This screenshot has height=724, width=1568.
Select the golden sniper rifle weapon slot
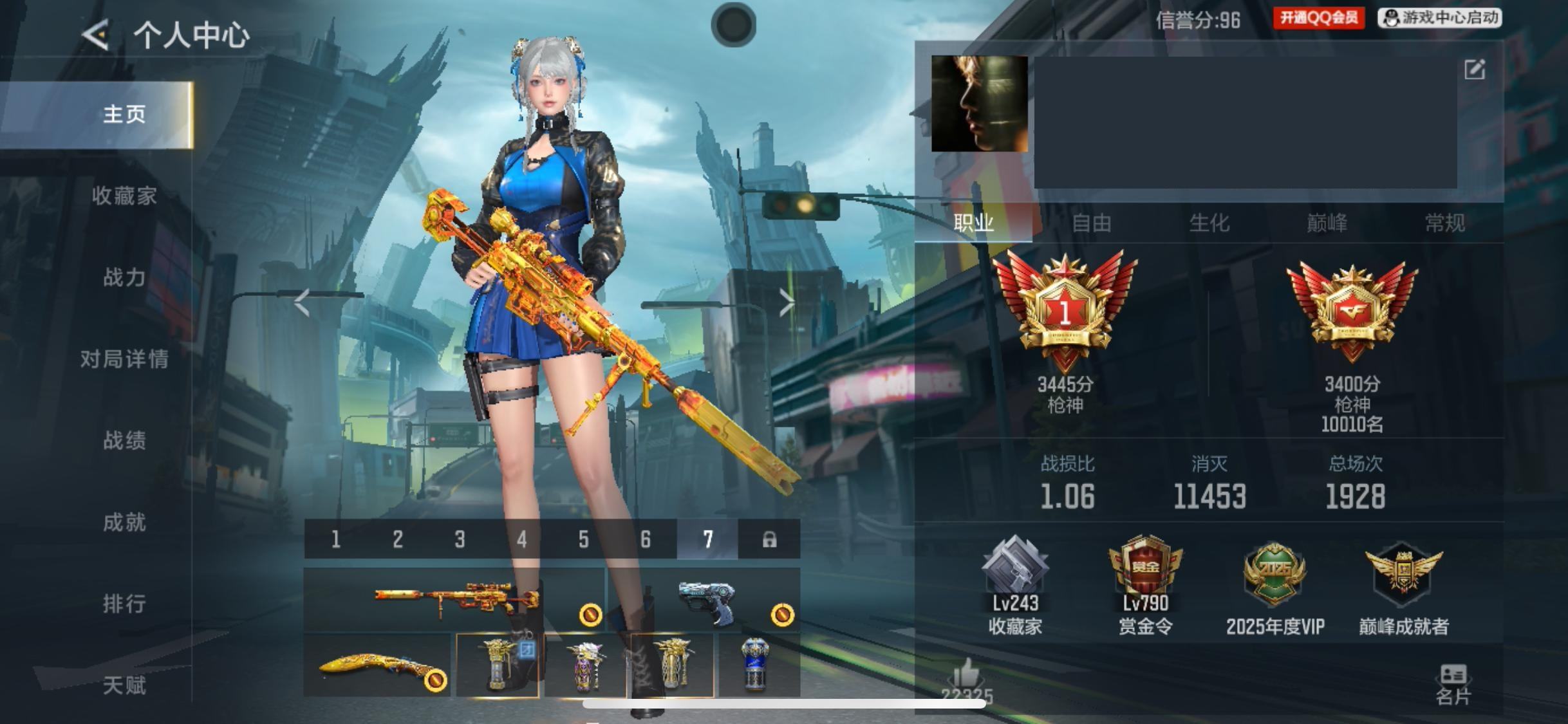(x=454, y=600)
